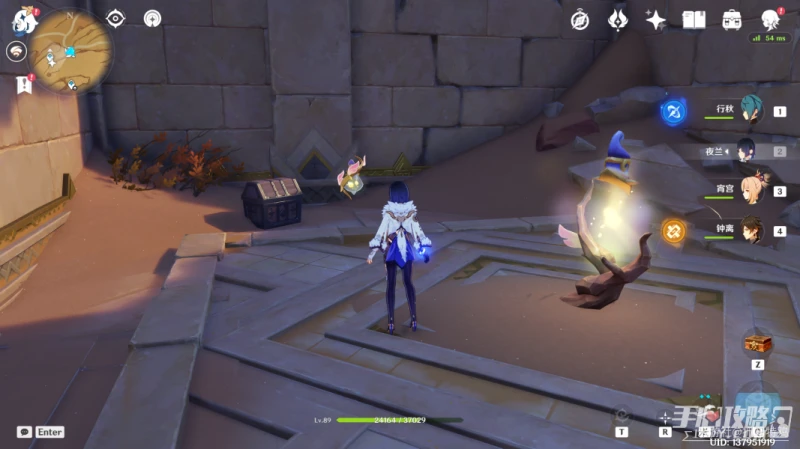
Task: Open the Adventurer Handbook book icon
Action: point(694,19)
